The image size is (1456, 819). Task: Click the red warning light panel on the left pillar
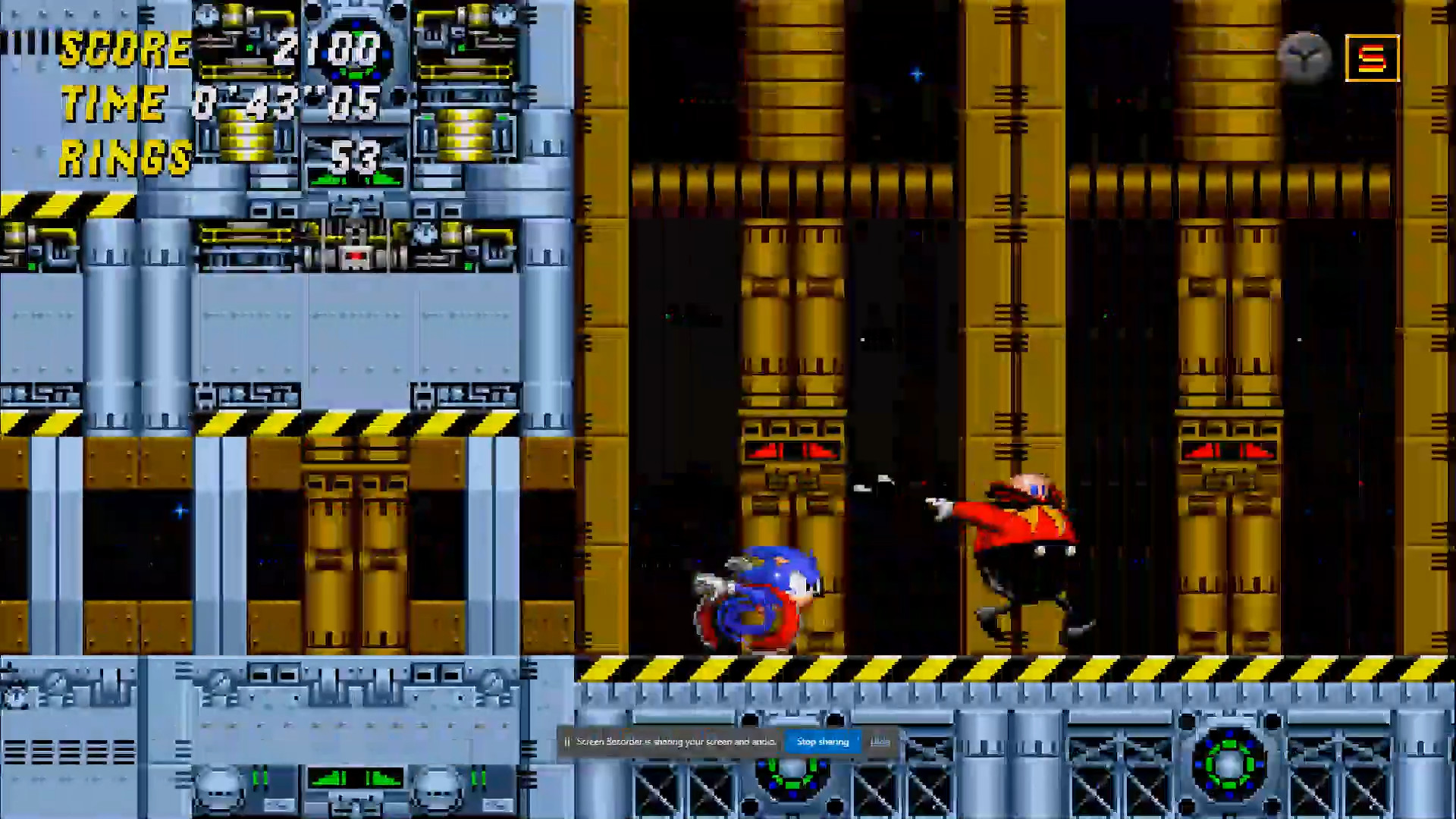[790, 450]
